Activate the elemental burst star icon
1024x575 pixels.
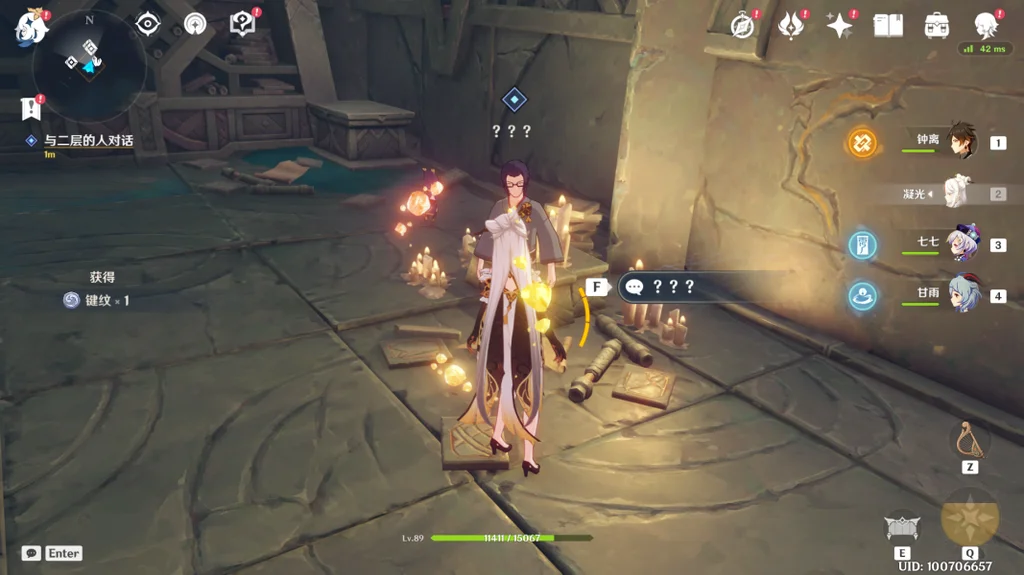[x=969, y=518]
